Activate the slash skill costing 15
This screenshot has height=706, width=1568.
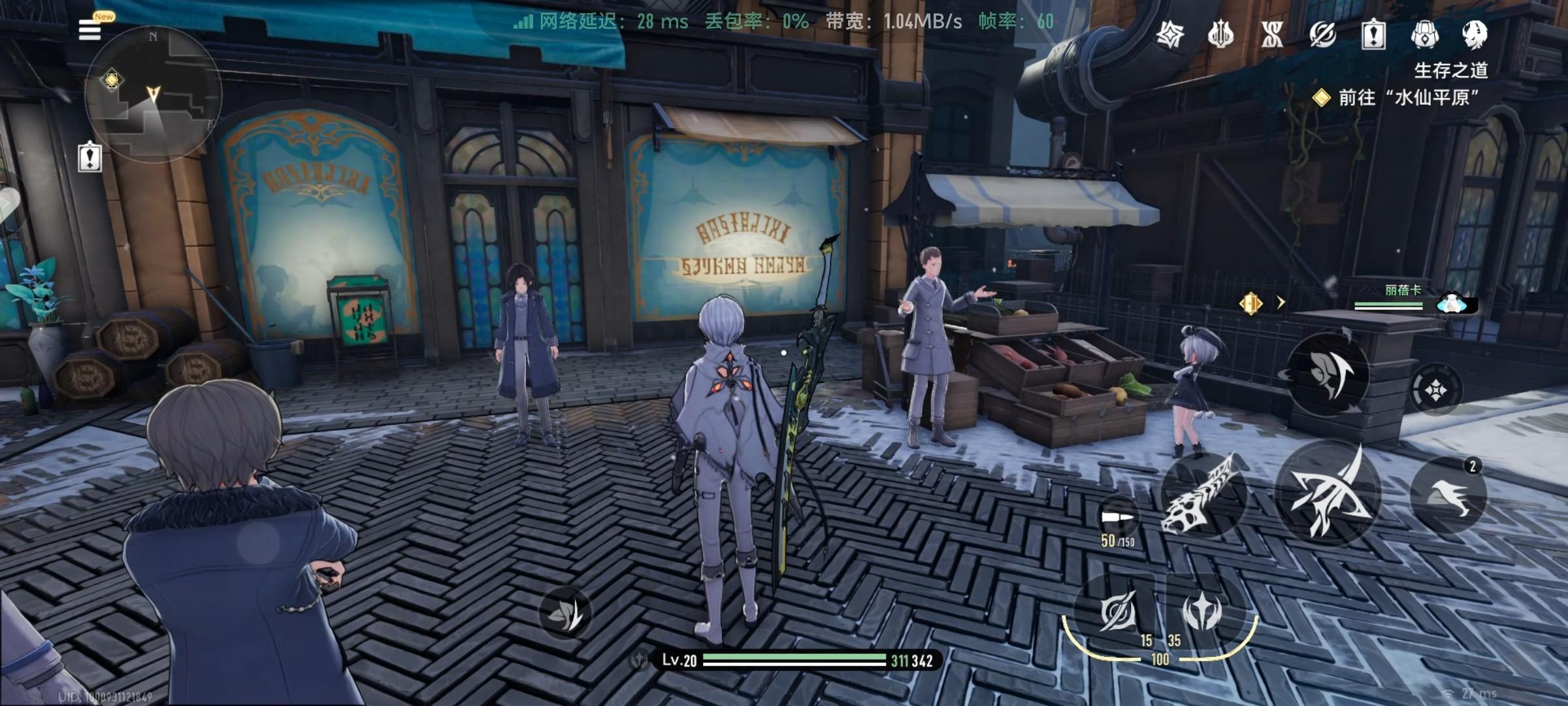click(1117, 613)
